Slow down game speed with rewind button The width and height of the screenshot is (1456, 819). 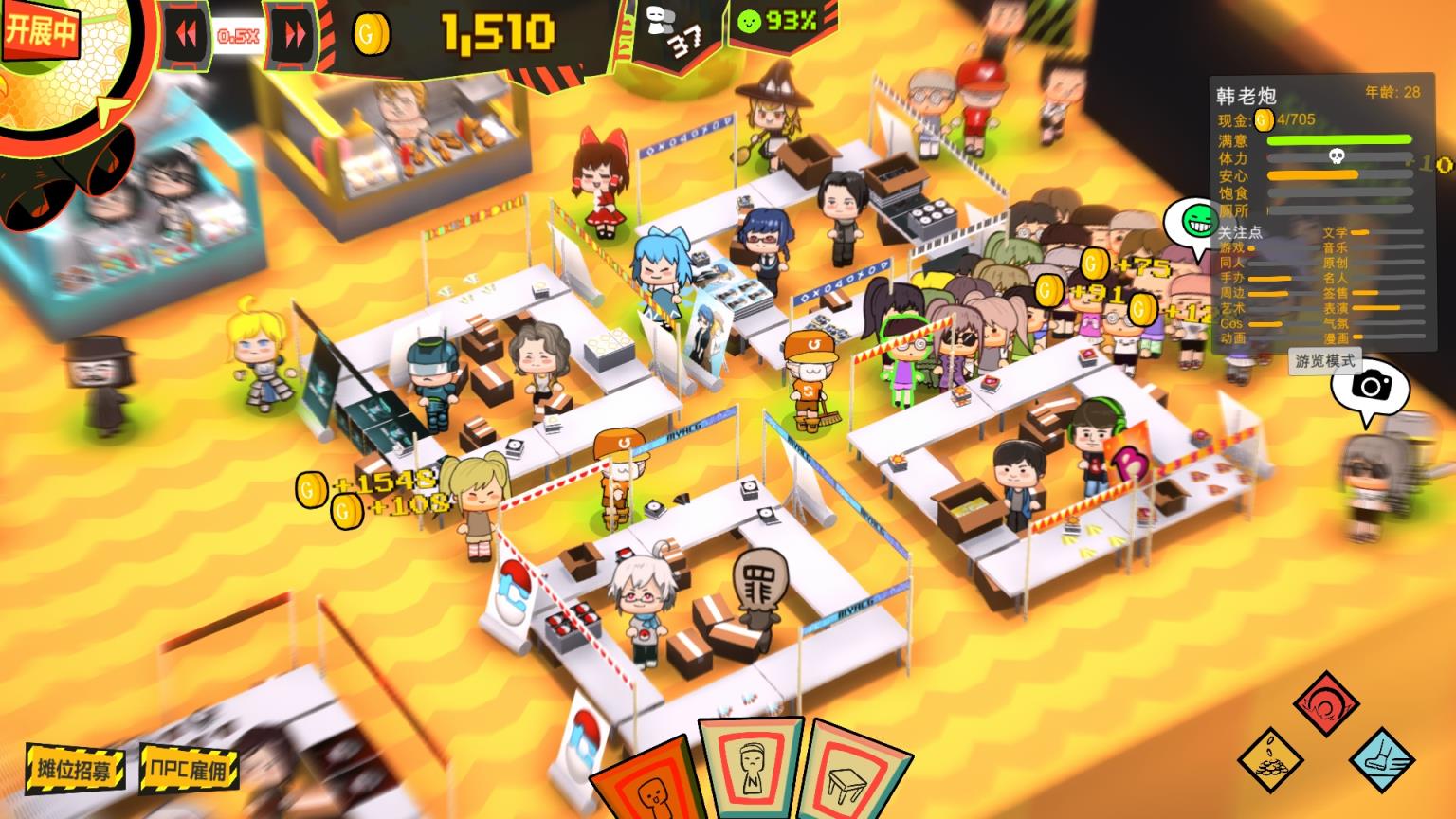coord(187,36)
